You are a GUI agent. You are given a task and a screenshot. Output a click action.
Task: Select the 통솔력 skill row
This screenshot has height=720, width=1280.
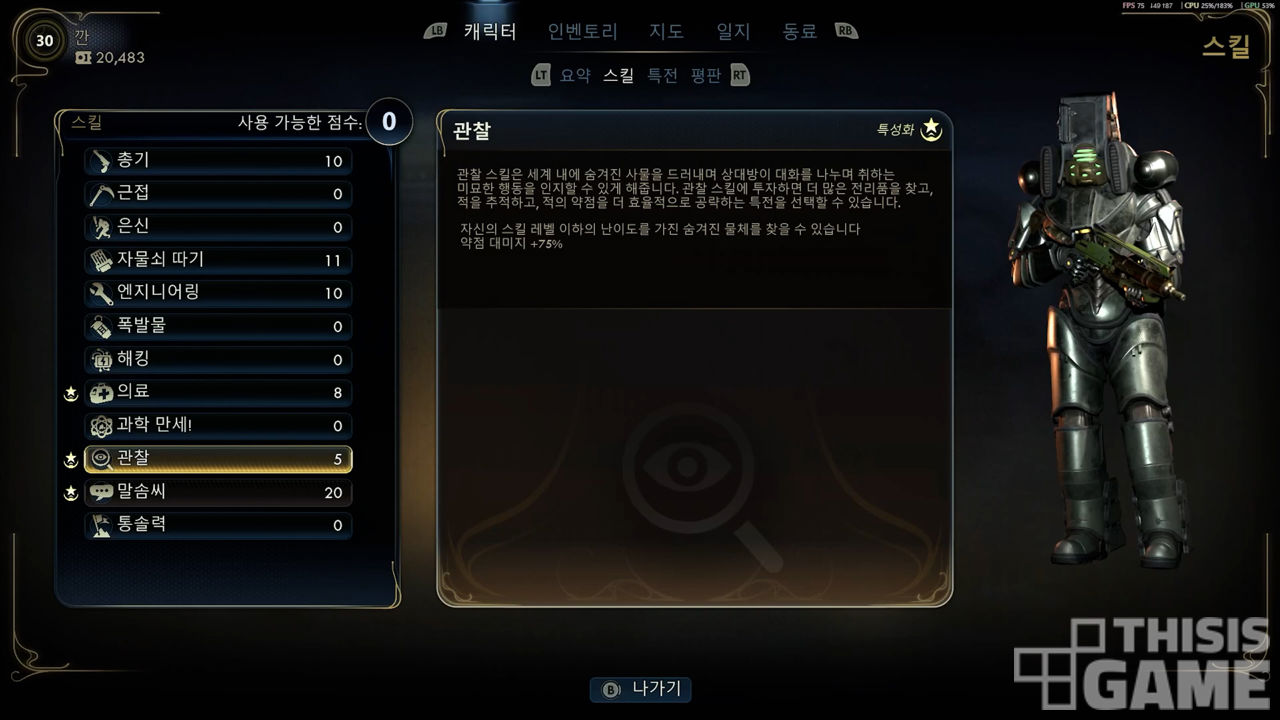[x=218, y=525]
